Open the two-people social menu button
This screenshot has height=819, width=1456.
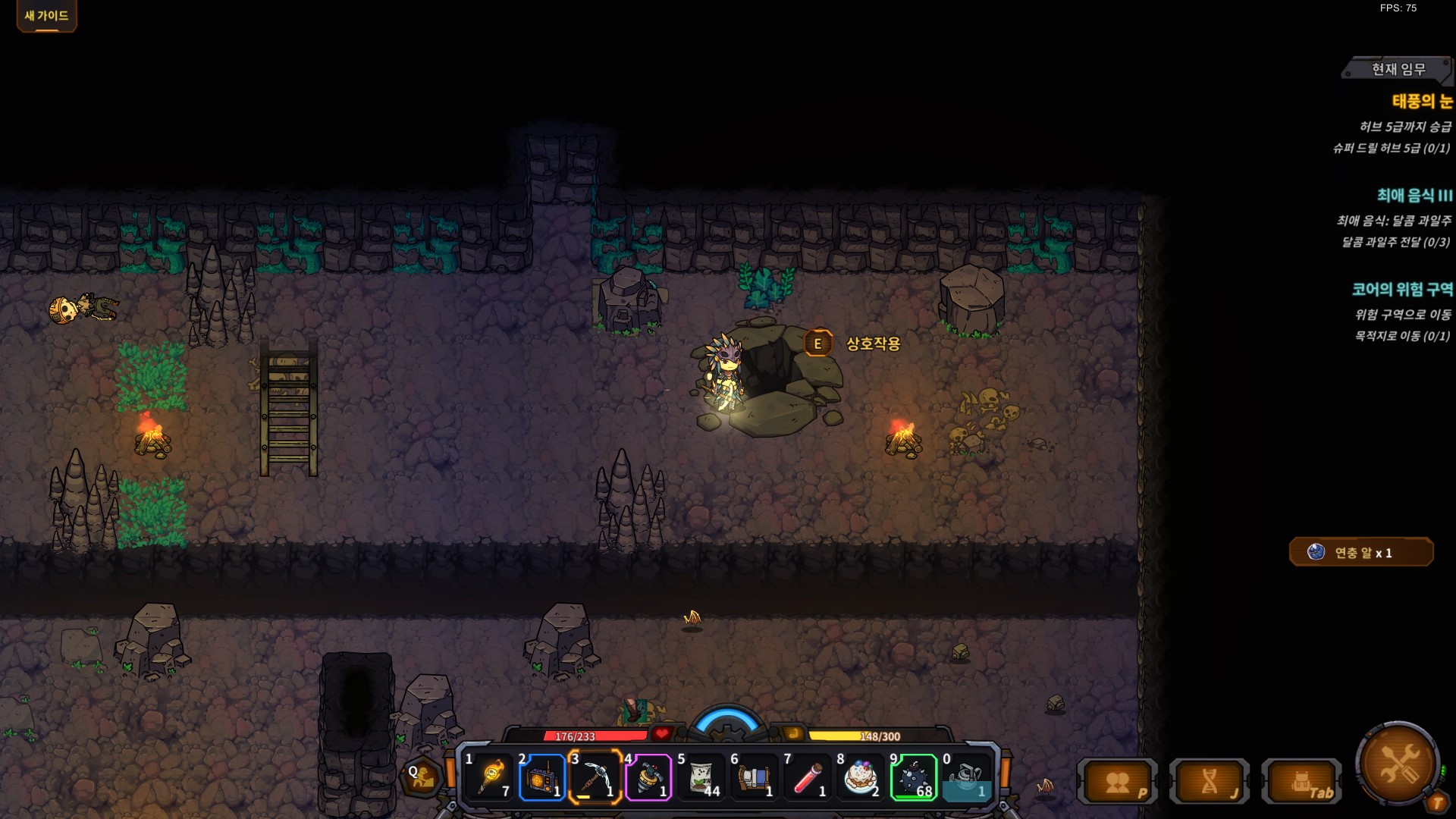[1119, 782]
